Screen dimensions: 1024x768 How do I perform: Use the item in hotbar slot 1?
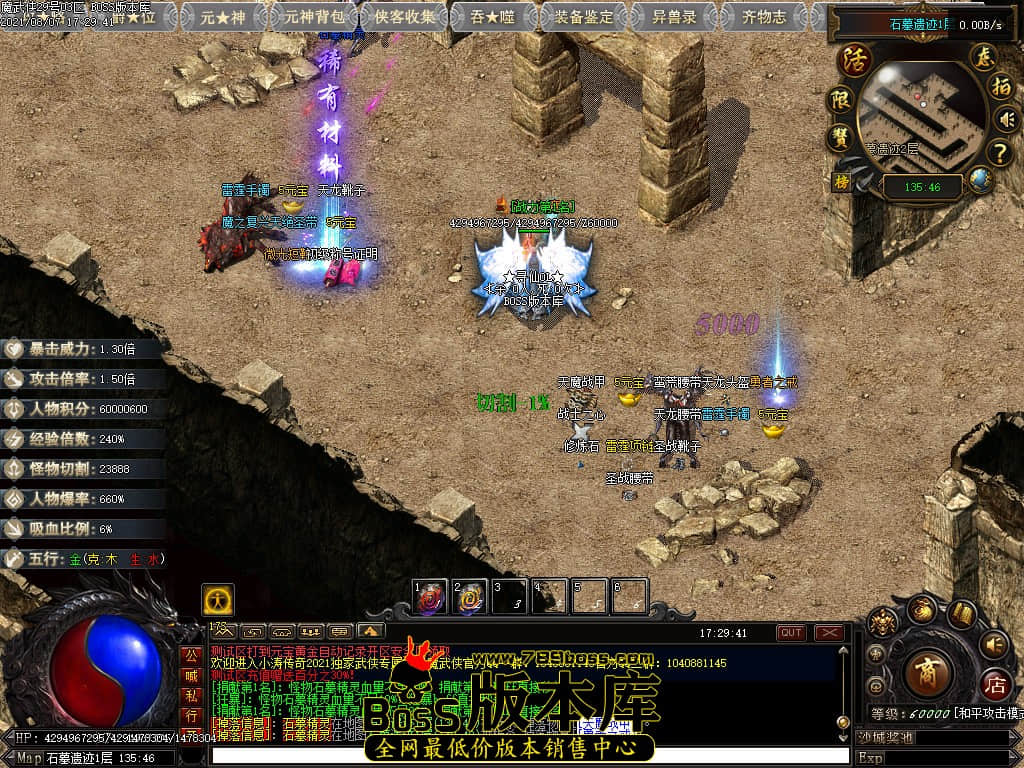click(x=431, y=597)
